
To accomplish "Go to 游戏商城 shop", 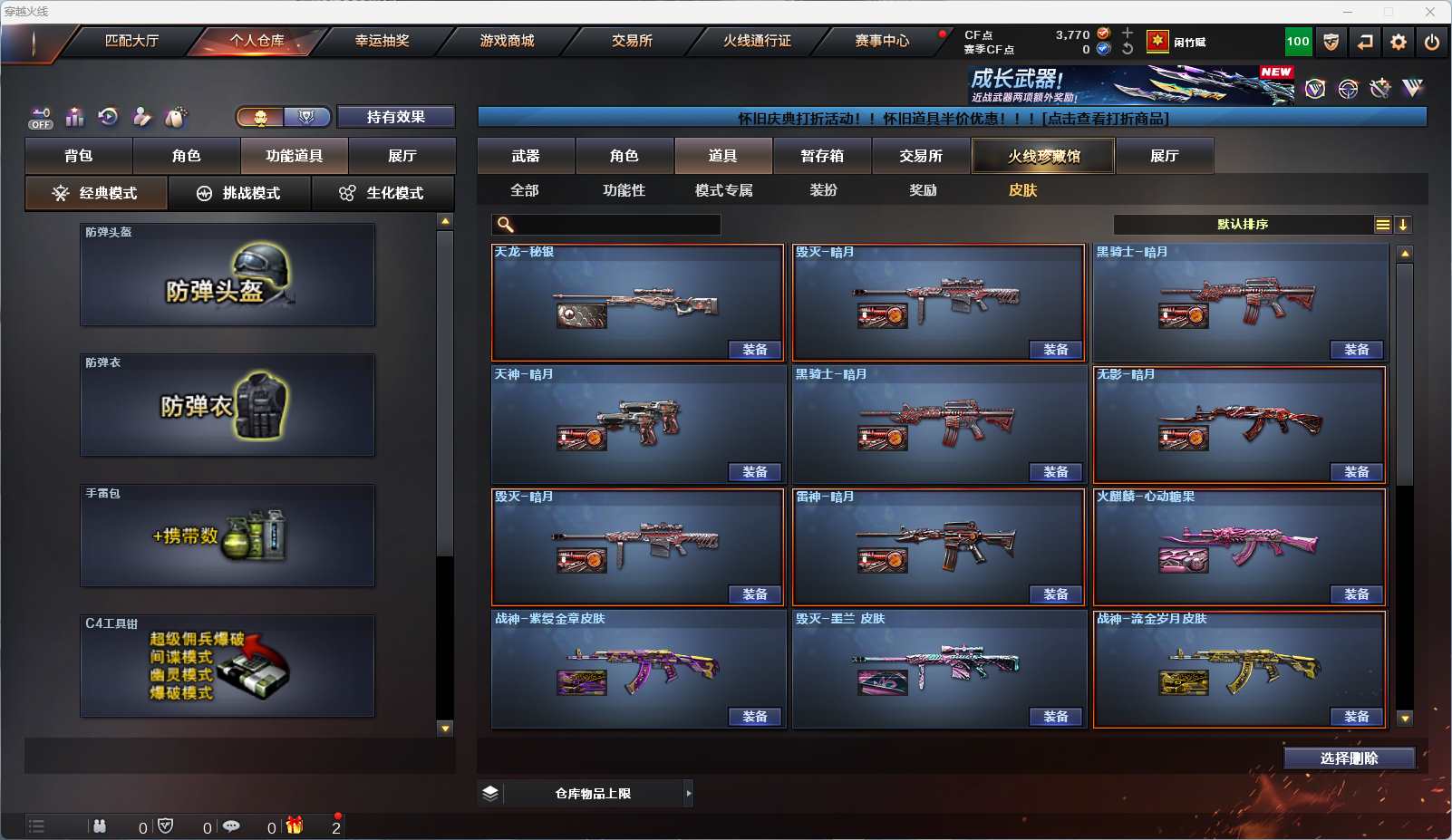I will (507, 41).
